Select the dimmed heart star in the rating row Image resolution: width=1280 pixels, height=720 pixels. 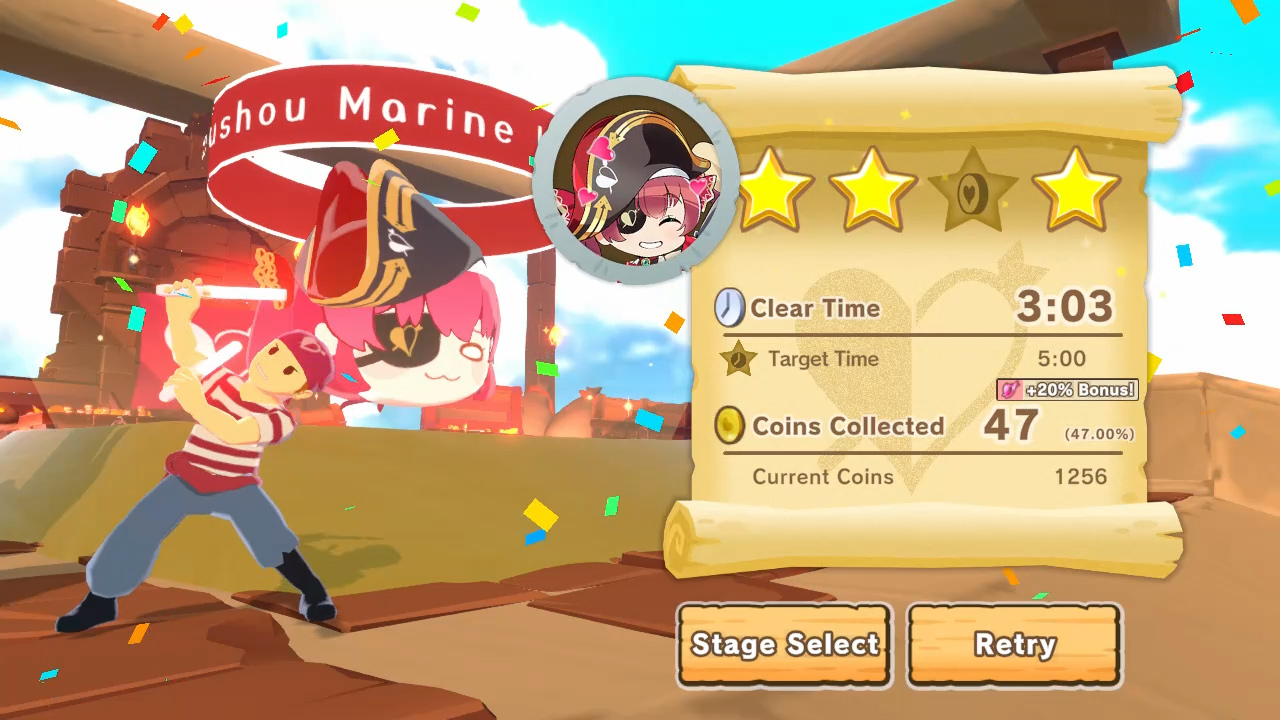tap(974, 190)
